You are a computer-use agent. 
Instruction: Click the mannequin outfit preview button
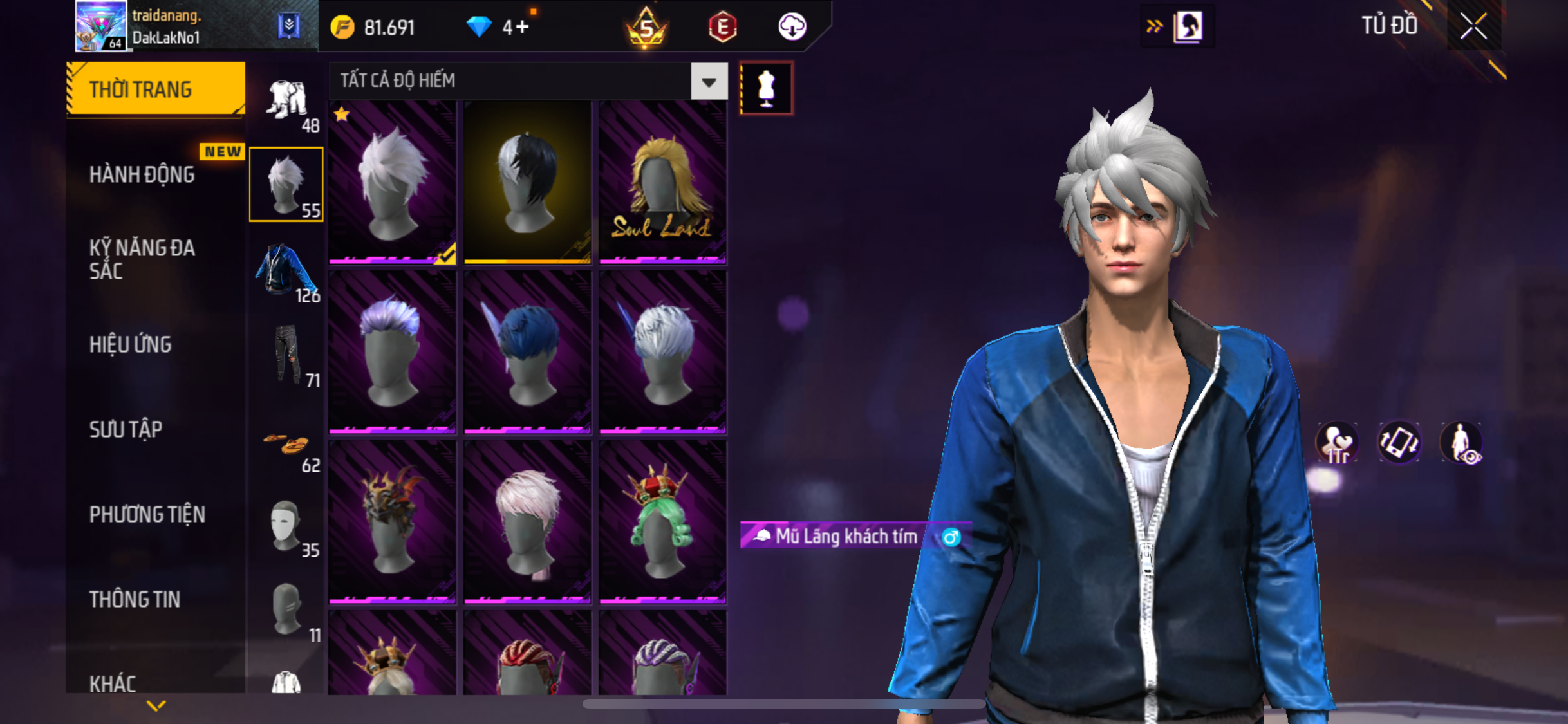766,88
